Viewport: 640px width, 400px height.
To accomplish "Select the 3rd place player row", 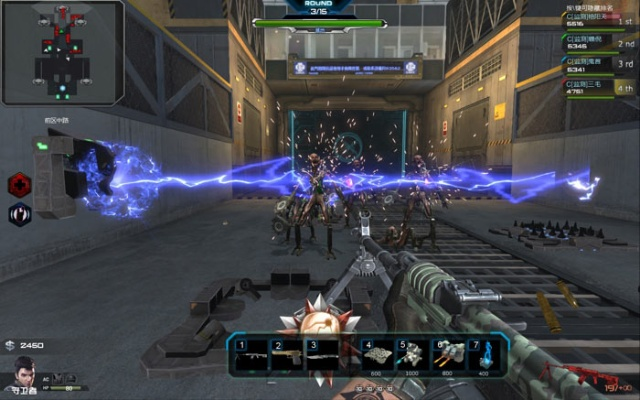I will [600, 66].
